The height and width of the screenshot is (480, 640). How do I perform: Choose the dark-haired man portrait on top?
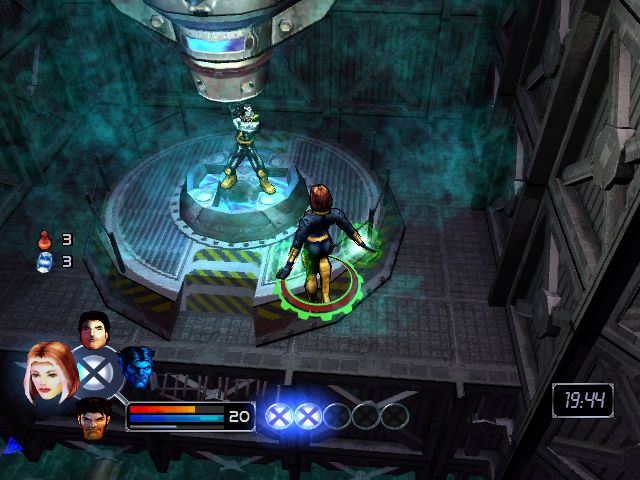pos(93,330)
